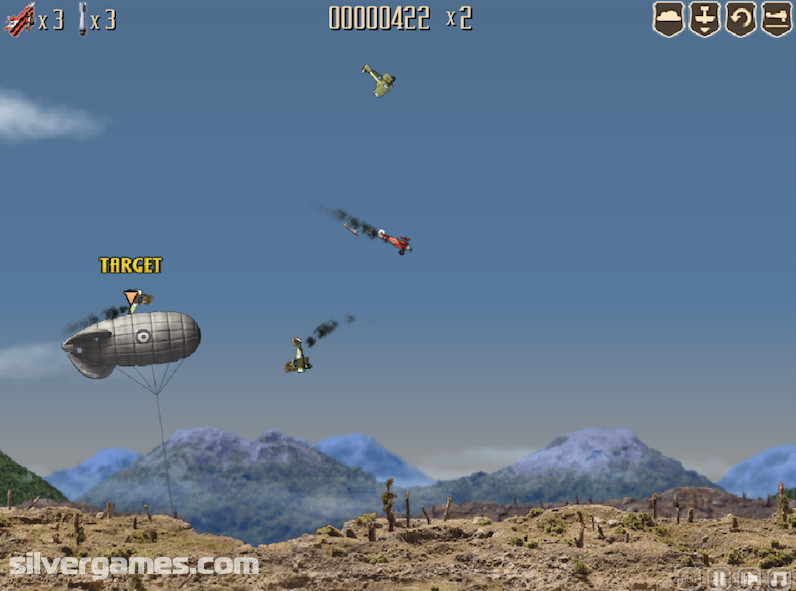Click the faint leftmost bottom control button
The height and width of the screenshot is (591, 796).
[x=688, y=578]
